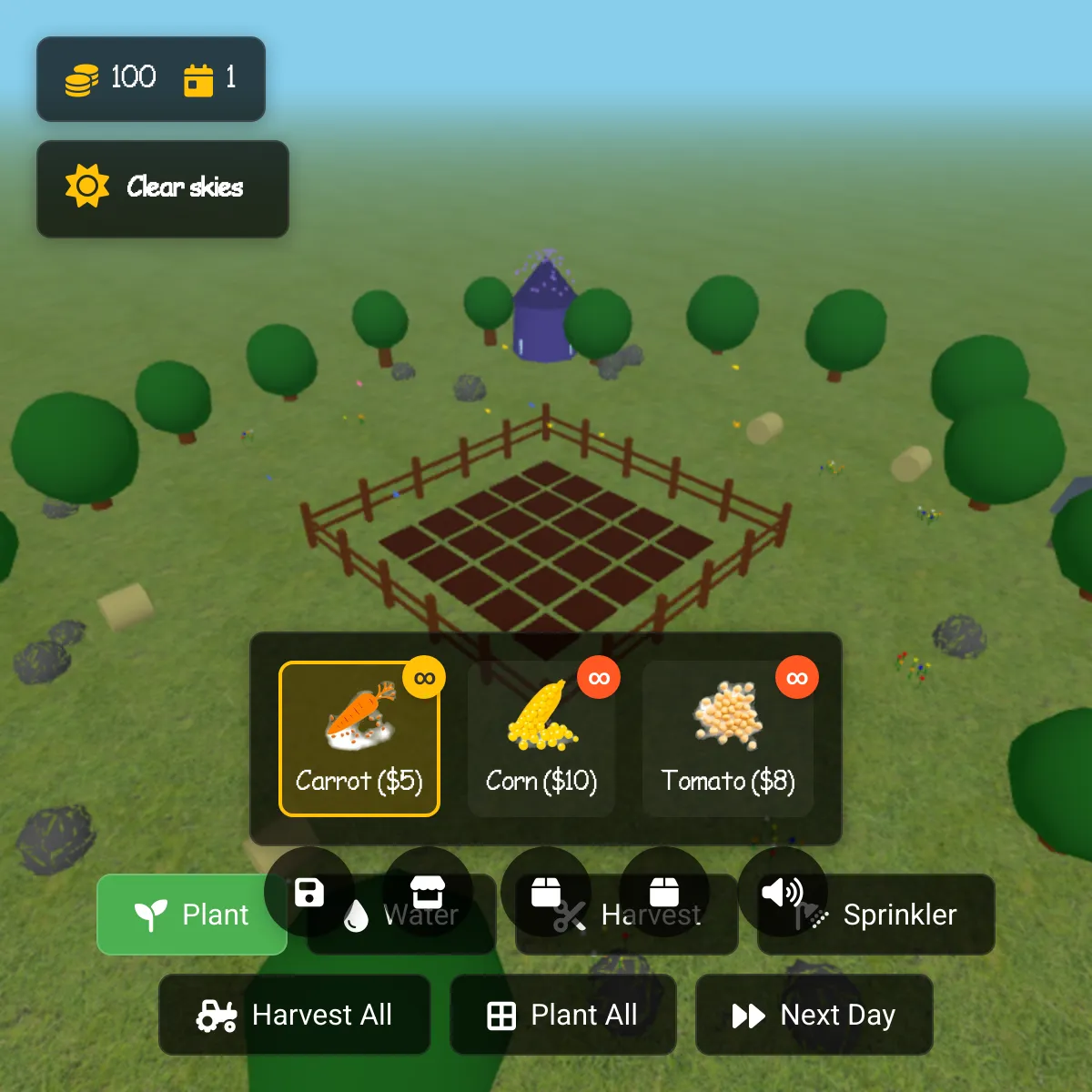
Task: Save the game with the floppy disk icon
Action: pyautogui.click(x=309, y=892)
